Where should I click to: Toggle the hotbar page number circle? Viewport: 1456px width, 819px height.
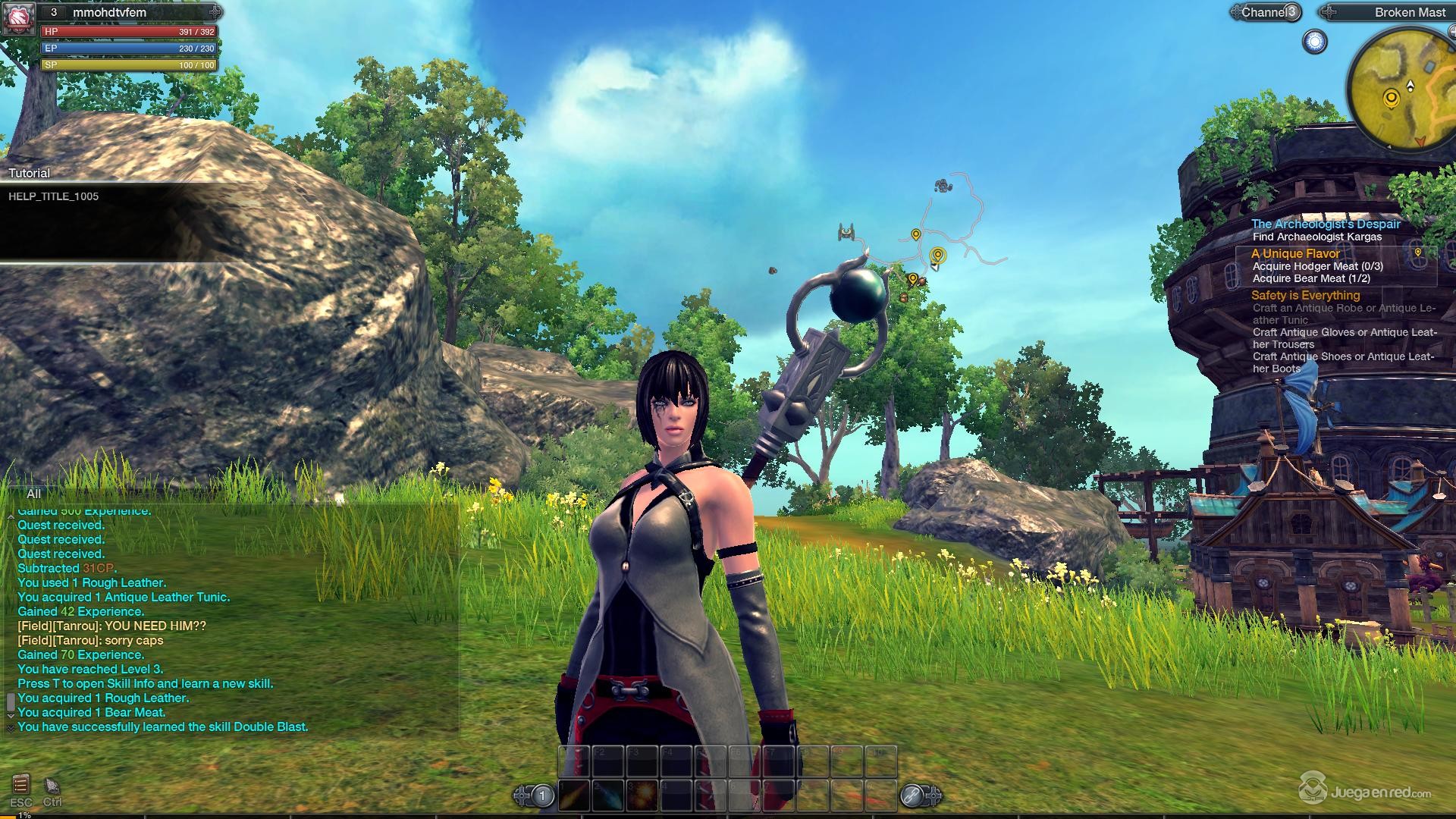point(541,796)
